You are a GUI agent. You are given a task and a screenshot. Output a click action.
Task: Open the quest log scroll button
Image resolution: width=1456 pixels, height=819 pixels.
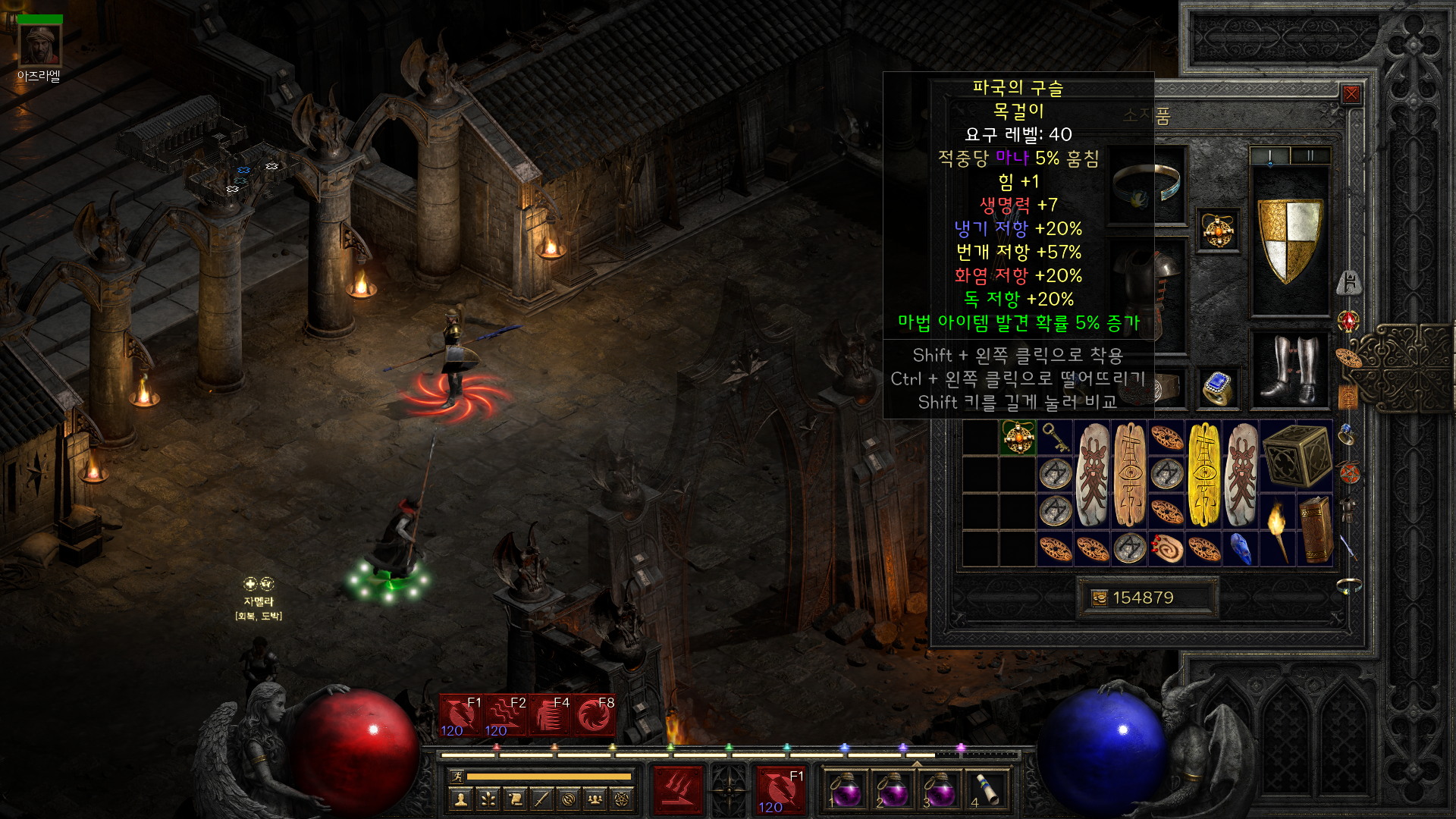pyautogui.click(x=515, y=799)
